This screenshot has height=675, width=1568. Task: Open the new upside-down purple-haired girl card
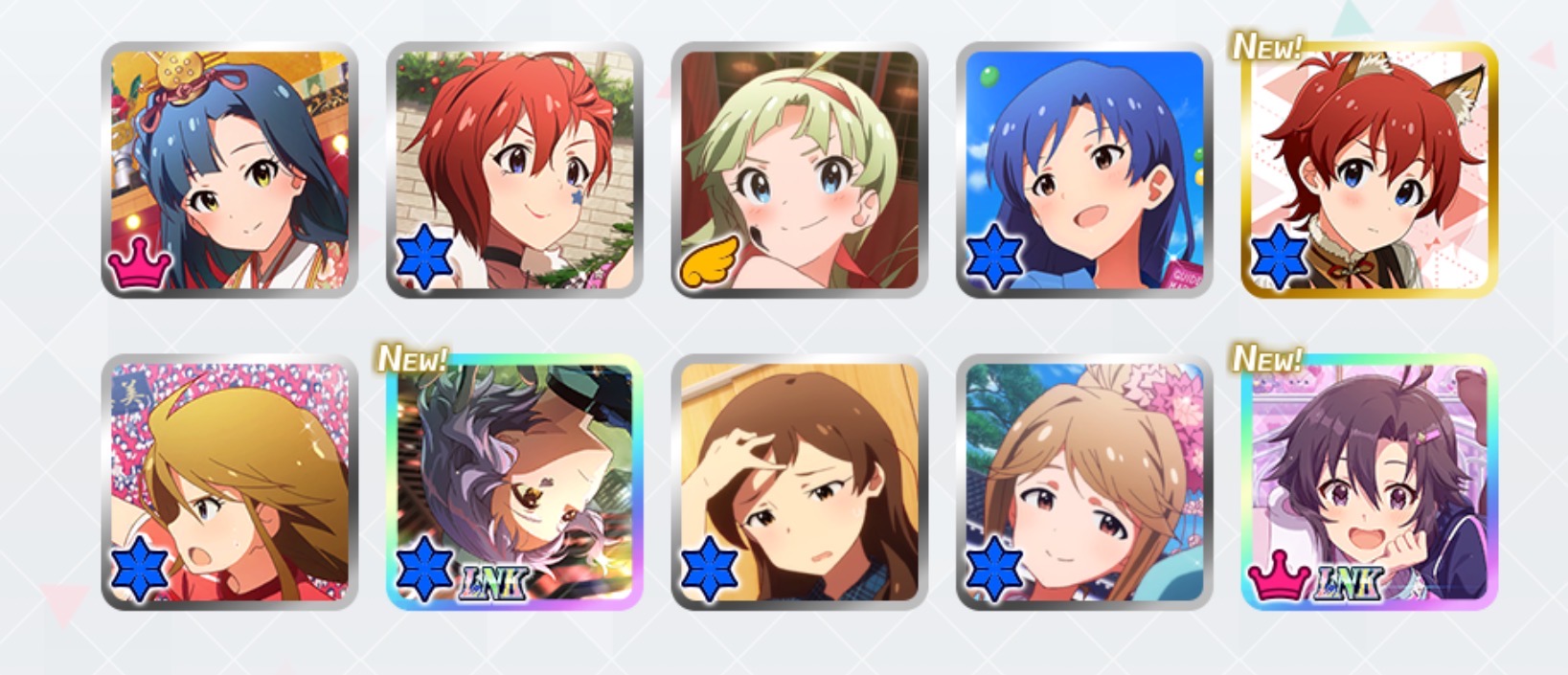[514, 482]
